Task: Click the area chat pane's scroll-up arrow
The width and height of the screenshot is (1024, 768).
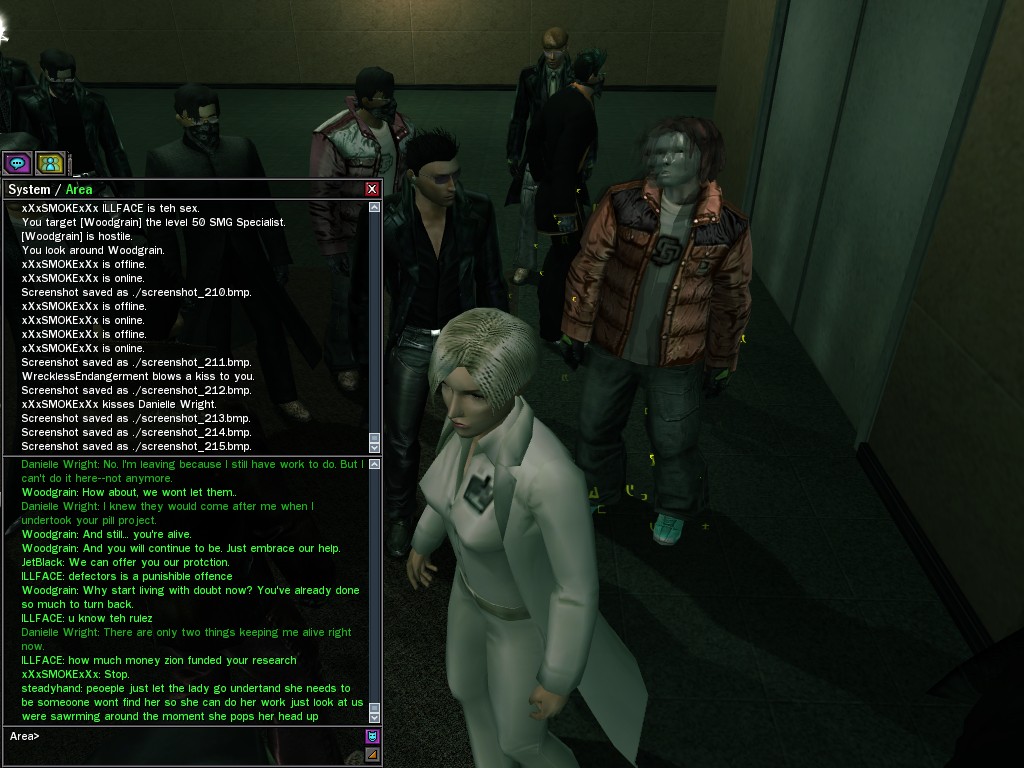Action: click(375, 464)
